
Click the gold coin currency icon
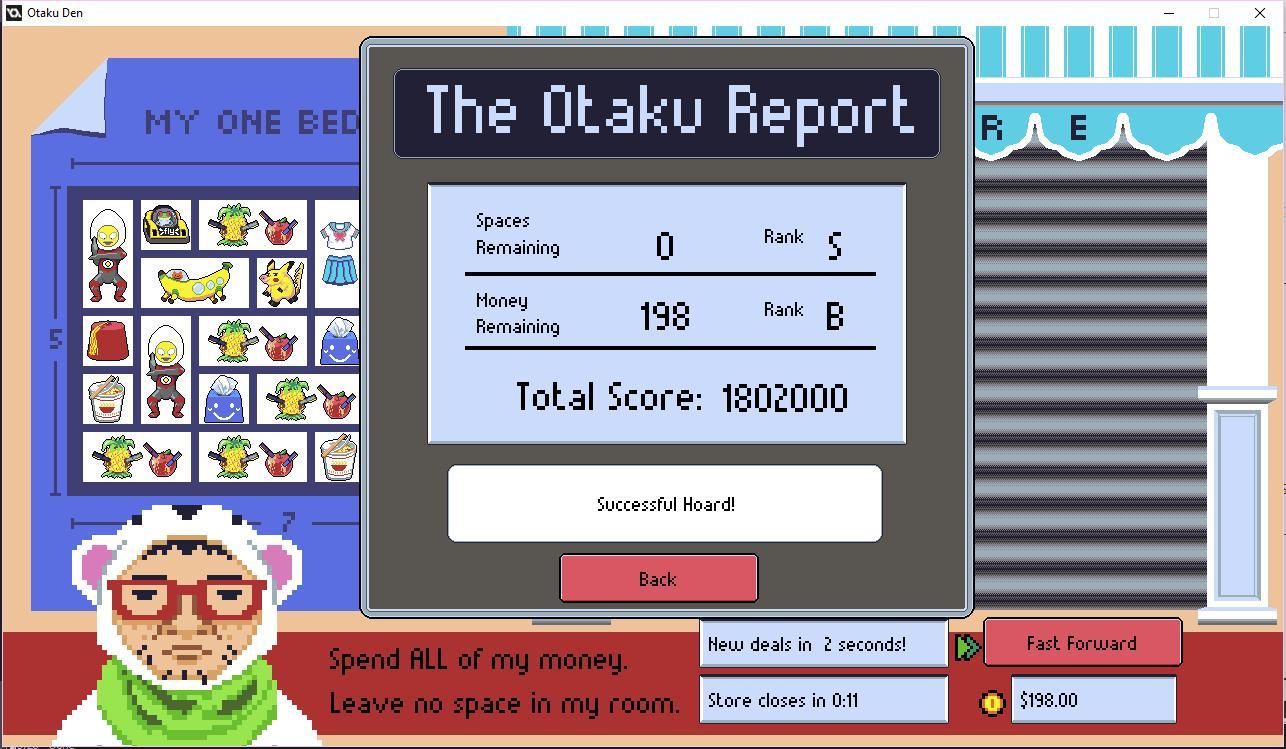click(993, 702)
